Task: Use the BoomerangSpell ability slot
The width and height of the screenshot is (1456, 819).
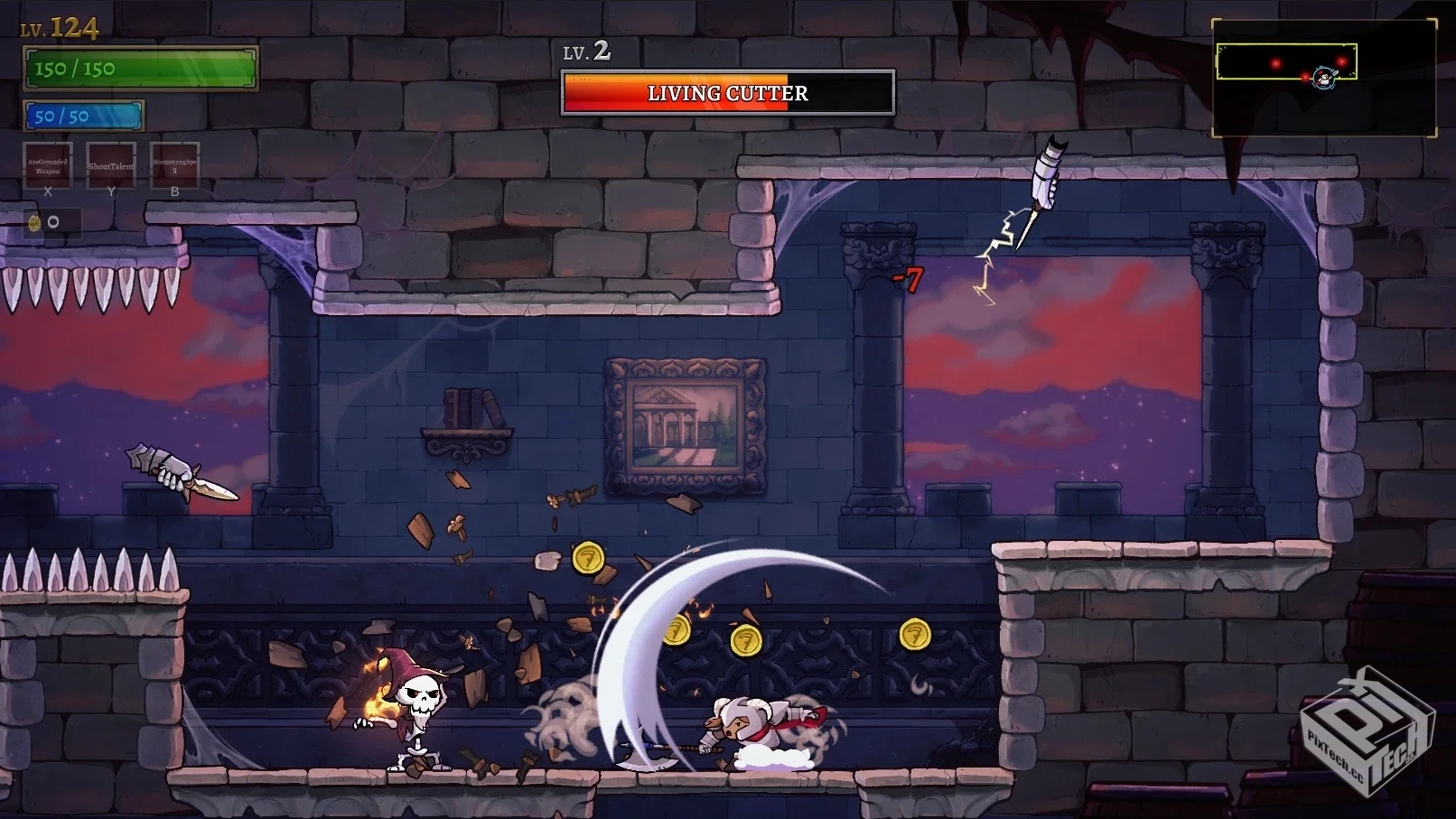Action: [174, 165]
